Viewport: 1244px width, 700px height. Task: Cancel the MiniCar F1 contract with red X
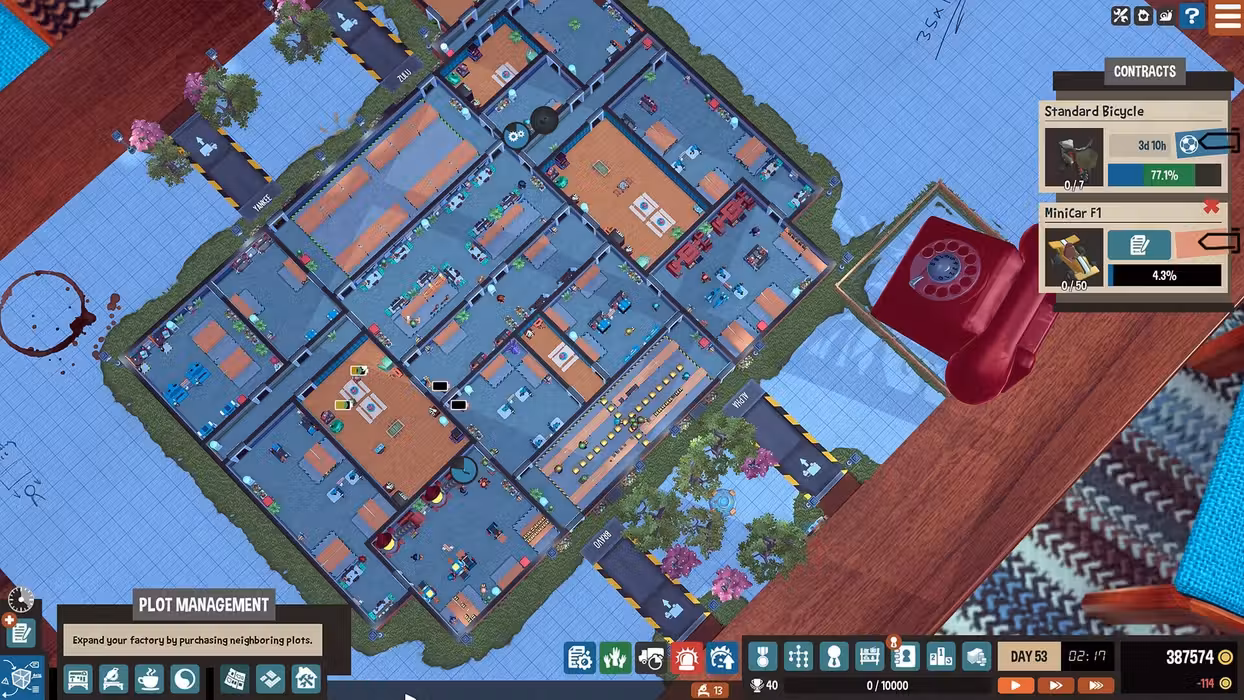tap(1211, 207)
